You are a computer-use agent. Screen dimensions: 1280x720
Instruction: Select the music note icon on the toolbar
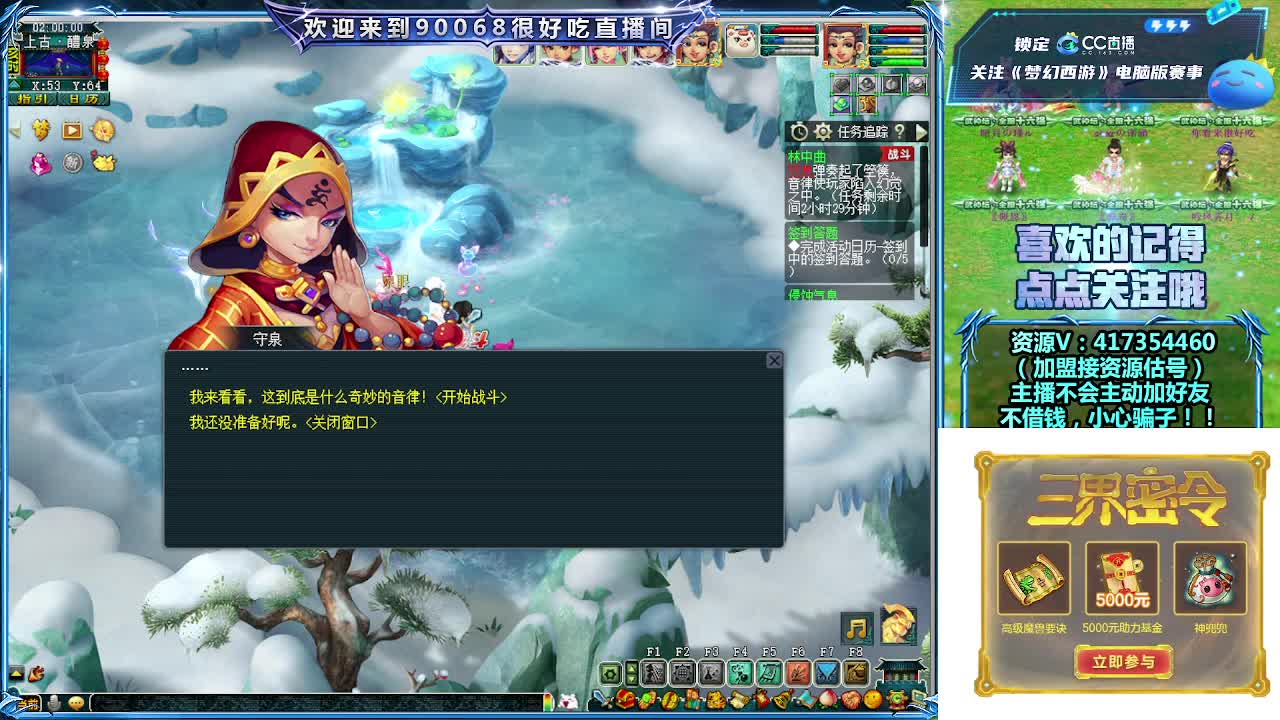click(856, 628)
